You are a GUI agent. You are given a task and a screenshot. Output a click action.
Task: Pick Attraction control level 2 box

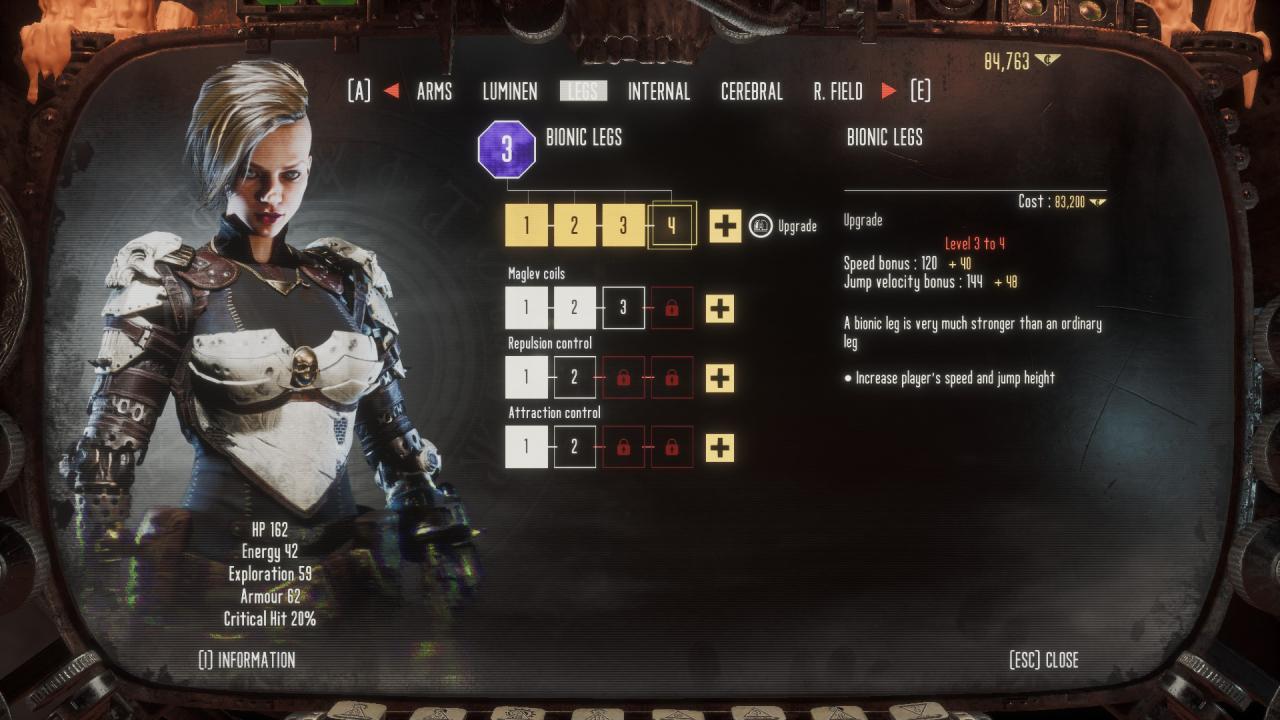[574, 447]
